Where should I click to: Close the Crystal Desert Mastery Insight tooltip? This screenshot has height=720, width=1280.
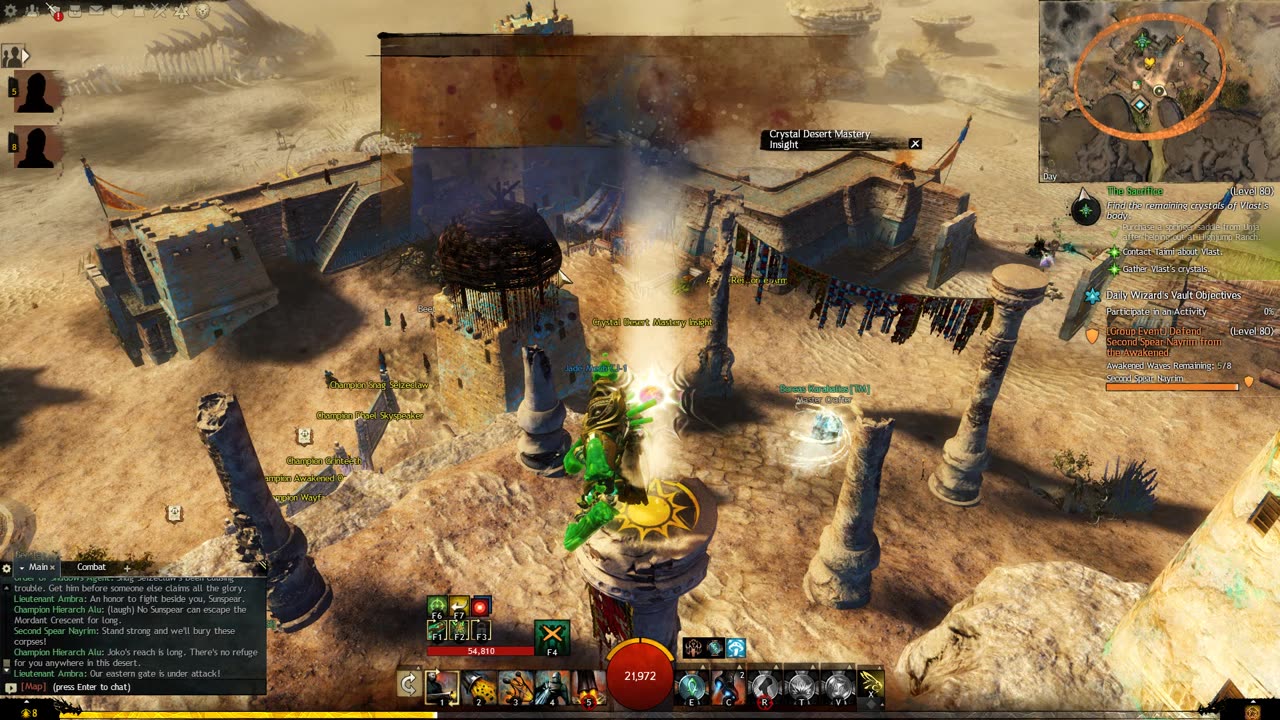point(914,144)
